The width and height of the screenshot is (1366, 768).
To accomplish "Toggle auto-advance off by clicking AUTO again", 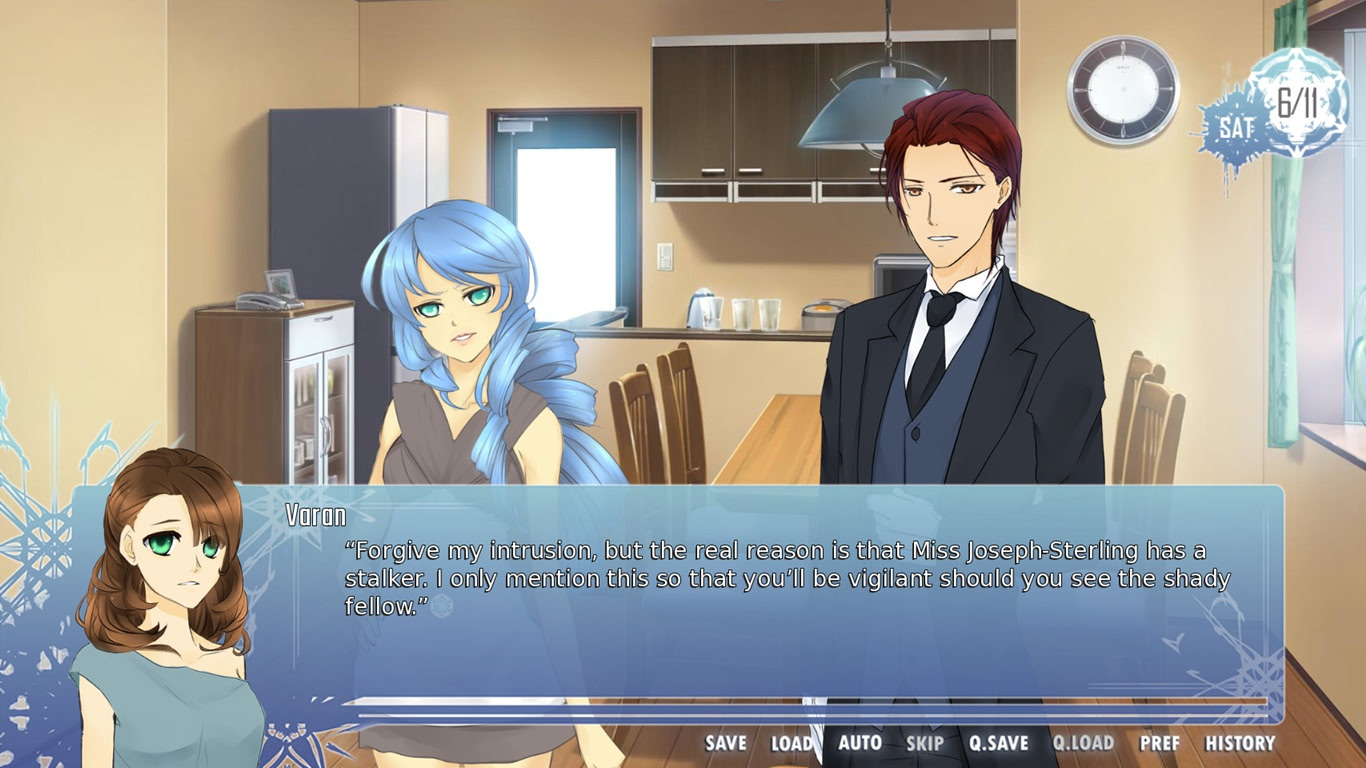I will tap(862, 744).
